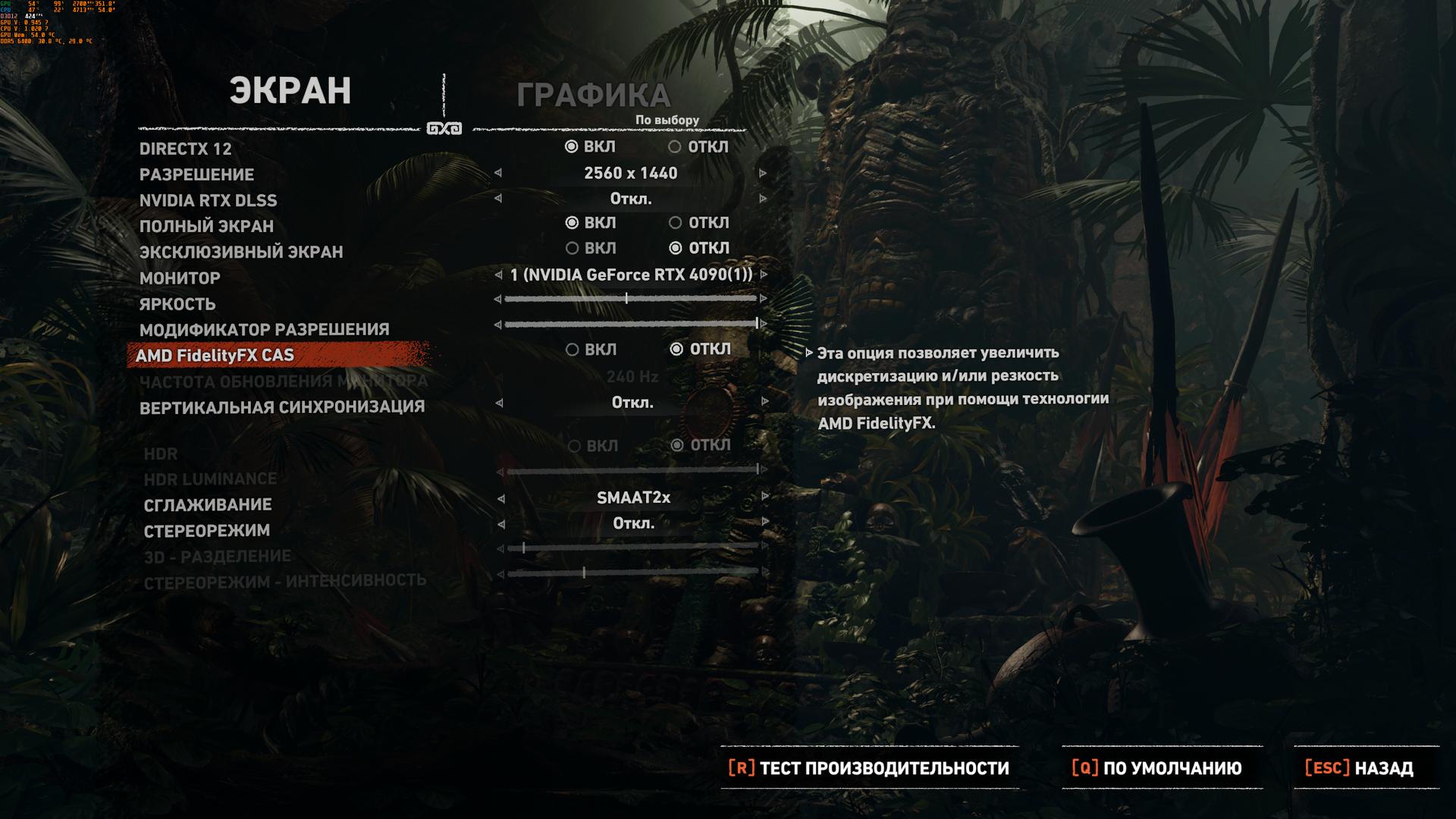Go back with the НАЗАД button
The height and width of the screenshot is (819, 1456).
pyautogui.click(x=1359, y=768)
